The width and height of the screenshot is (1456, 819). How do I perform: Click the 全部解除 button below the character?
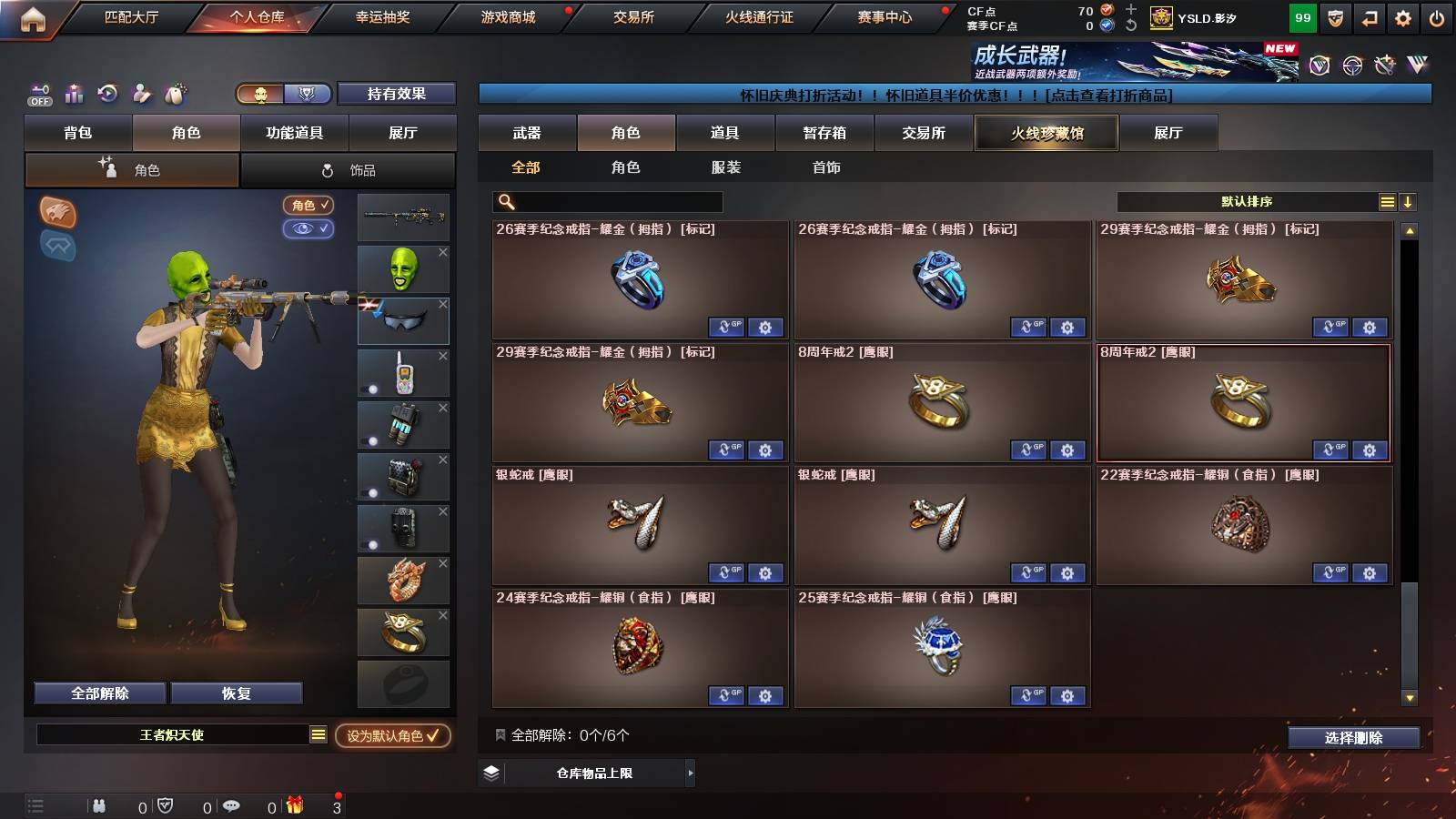[98, 693]
